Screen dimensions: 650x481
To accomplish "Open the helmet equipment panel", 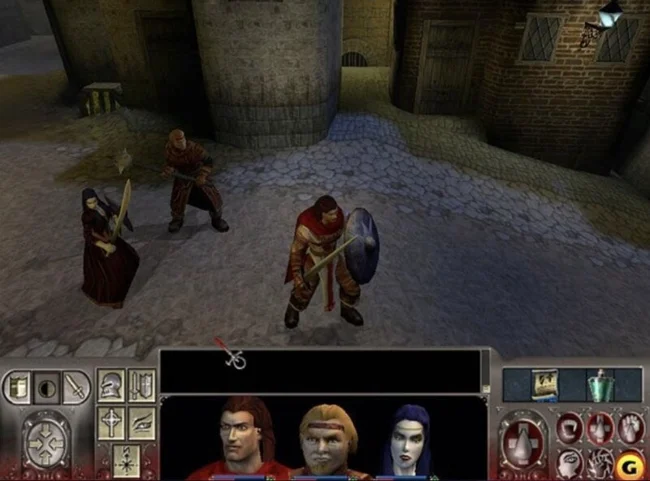I will 111,385.
